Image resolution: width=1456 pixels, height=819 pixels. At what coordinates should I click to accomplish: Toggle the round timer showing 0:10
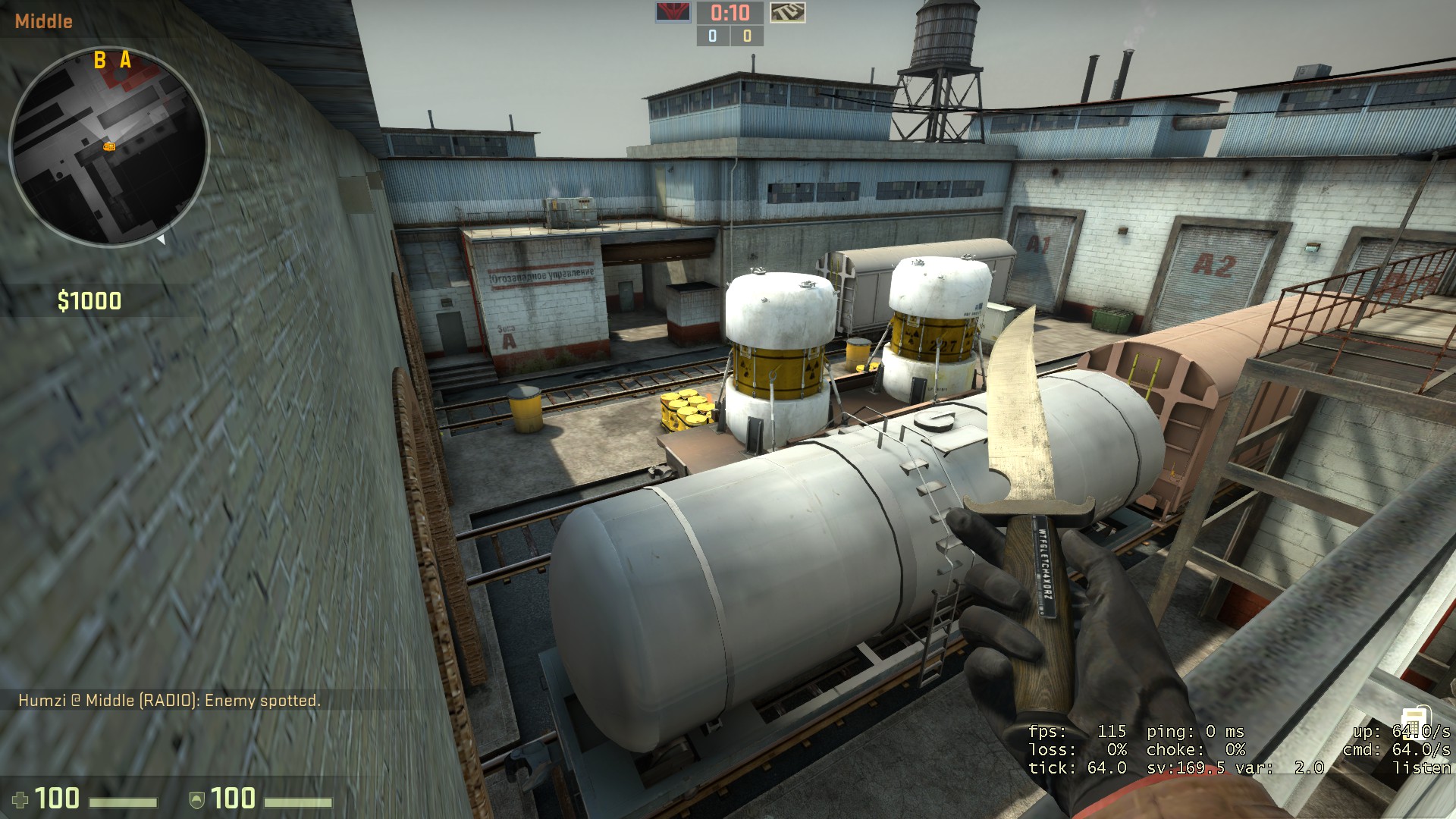(729, 13)
